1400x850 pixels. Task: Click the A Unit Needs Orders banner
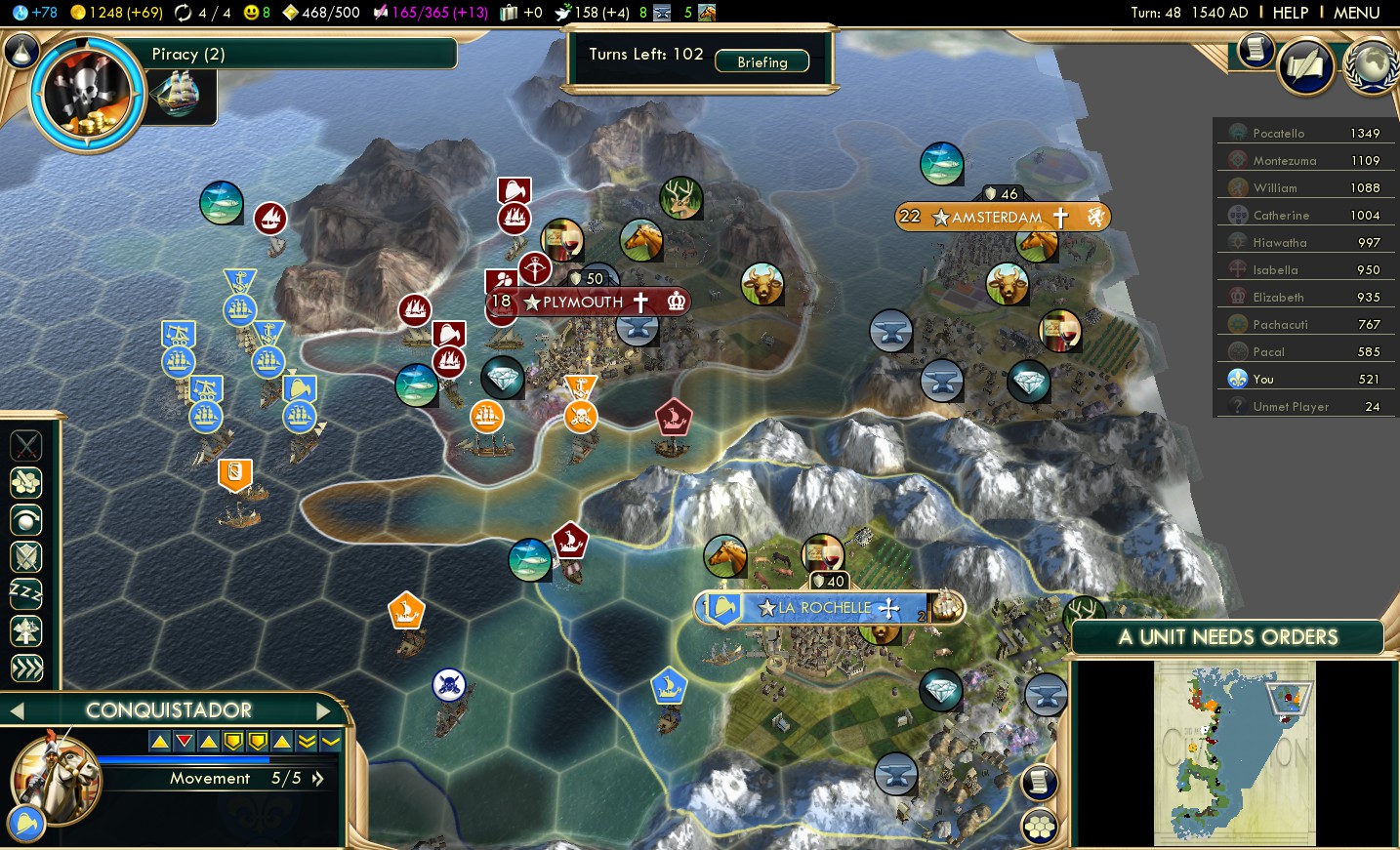click(1227, 637)
